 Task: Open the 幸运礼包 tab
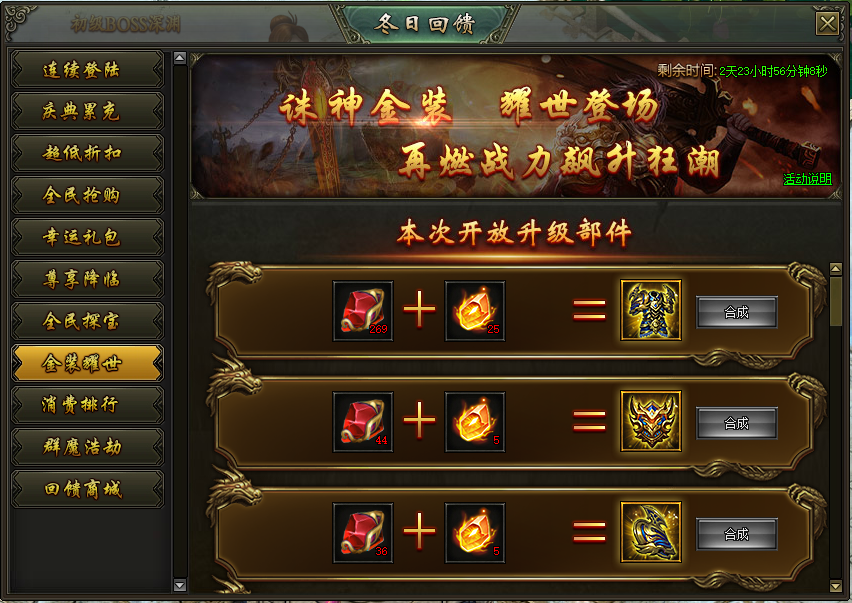point(87,238)
